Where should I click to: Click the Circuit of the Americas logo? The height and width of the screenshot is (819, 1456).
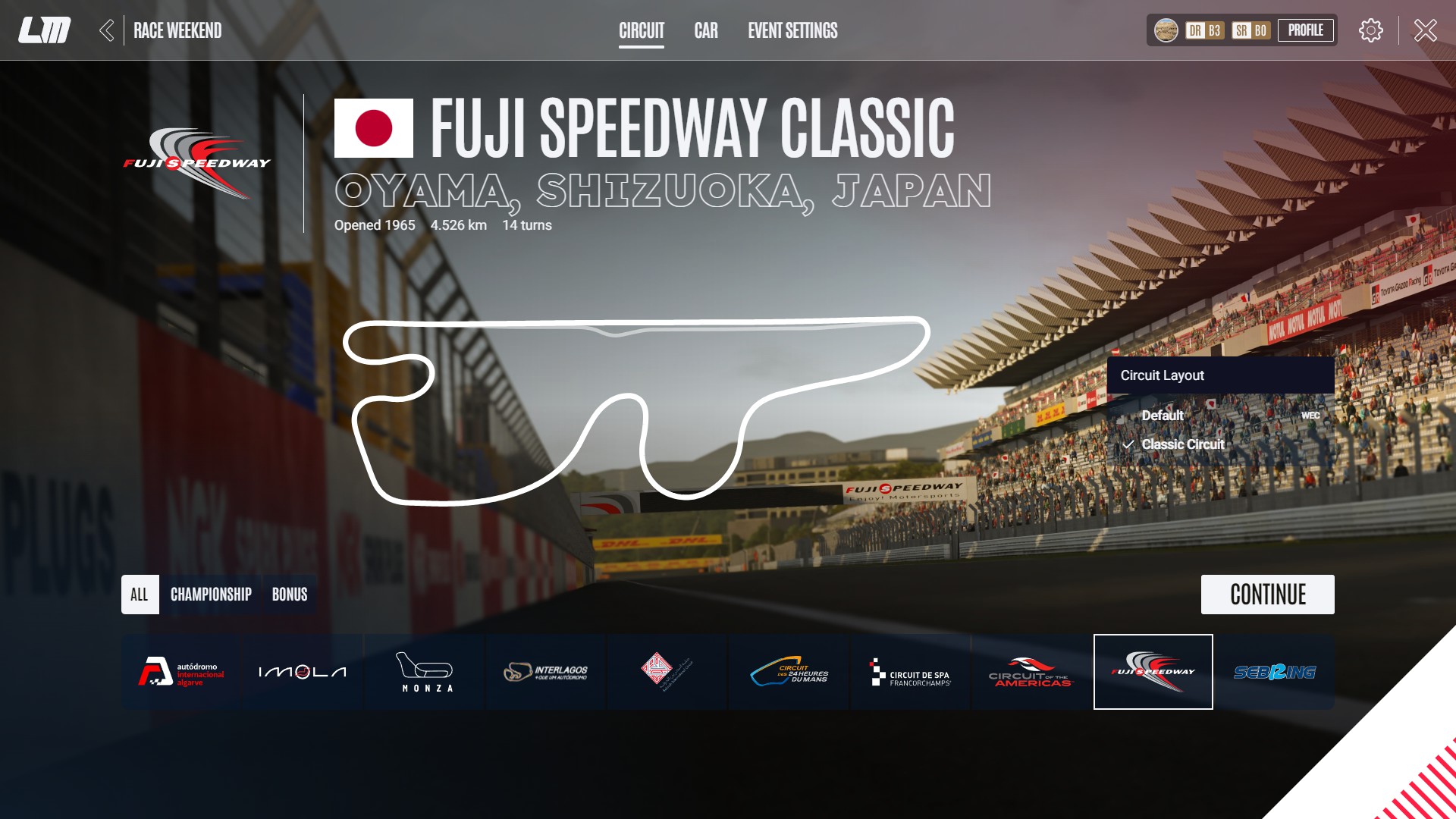point(1032,672)
